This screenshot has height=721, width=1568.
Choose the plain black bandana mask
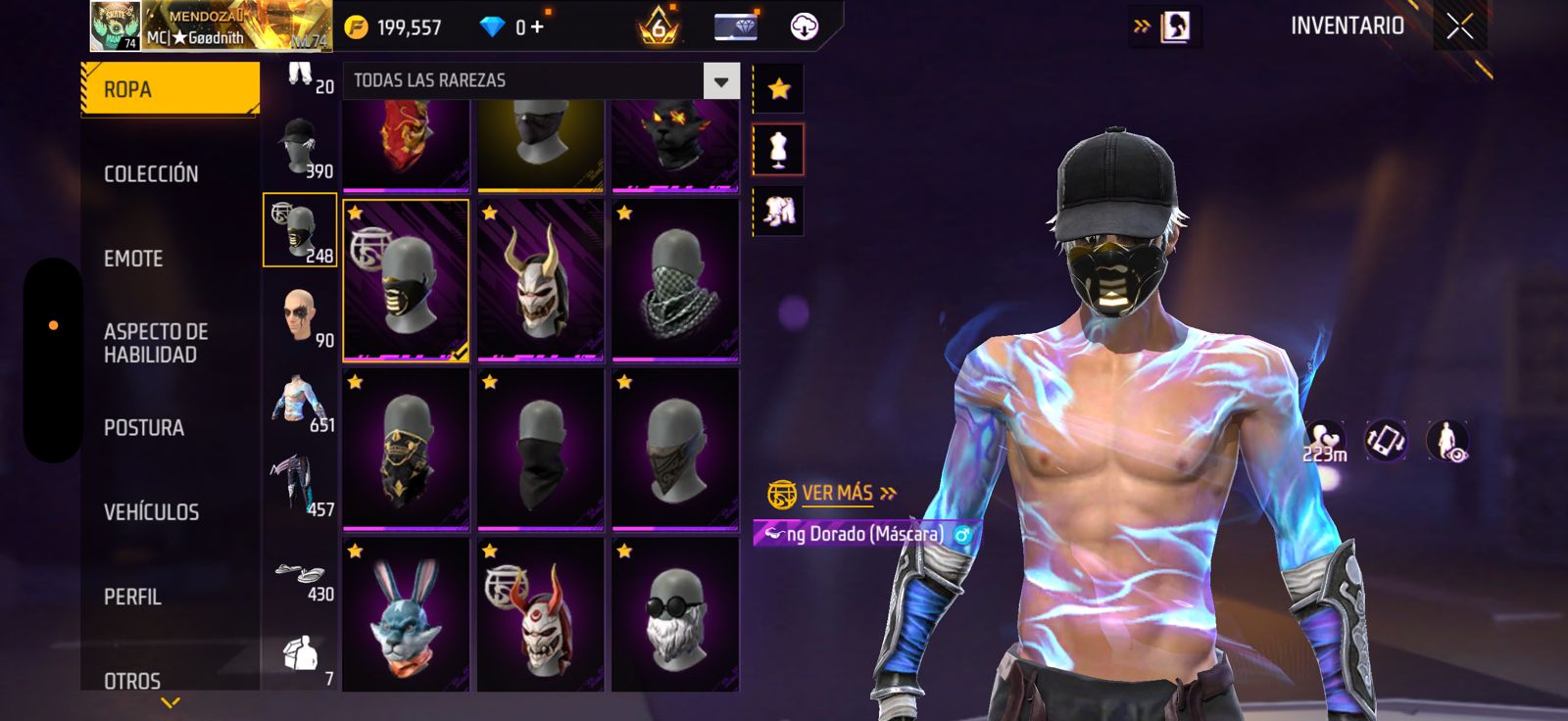[540, 450]
